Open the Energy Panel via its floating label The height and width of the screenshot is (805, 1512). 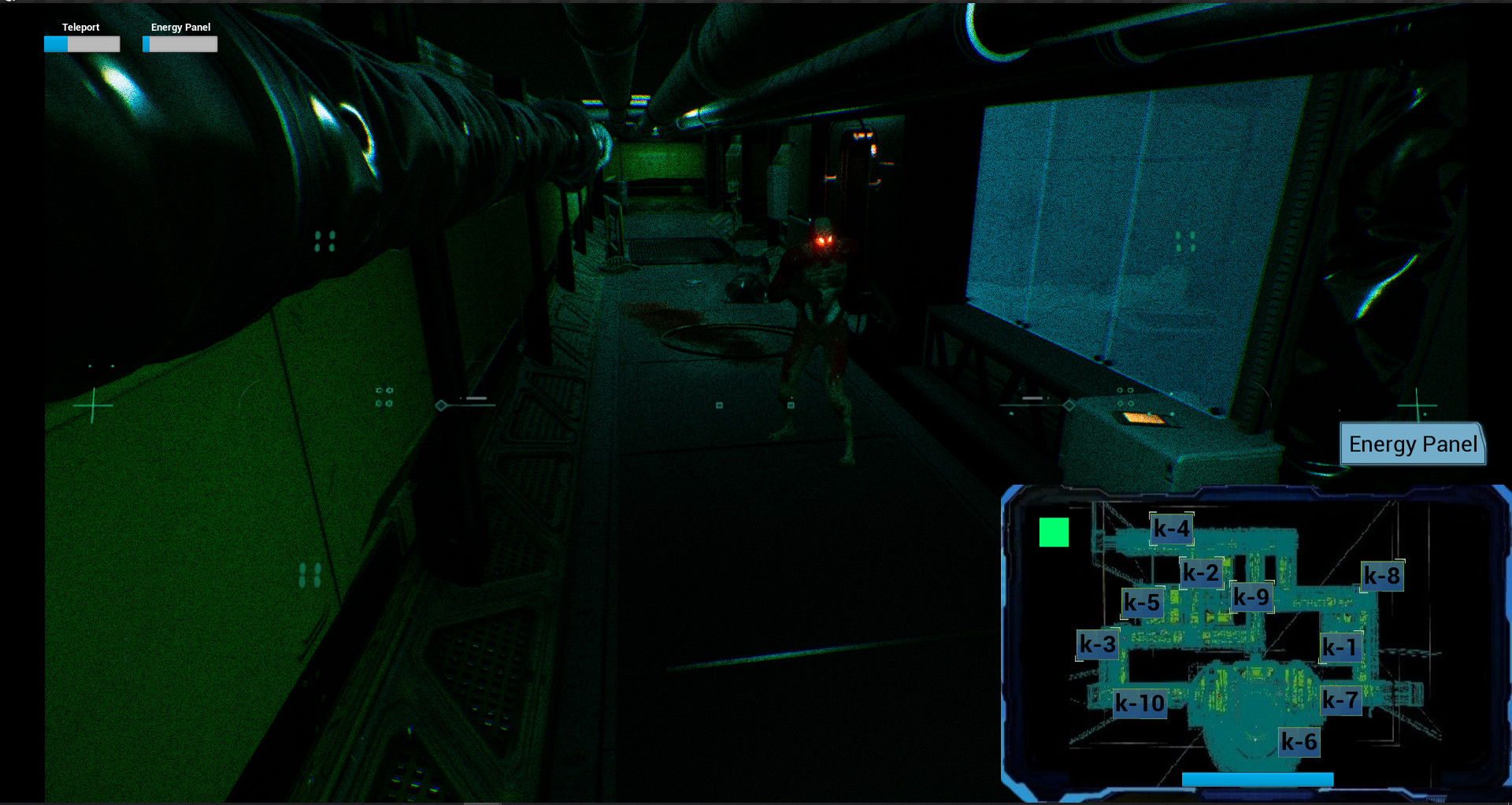pyautogui.click(x=1412, y=444)
